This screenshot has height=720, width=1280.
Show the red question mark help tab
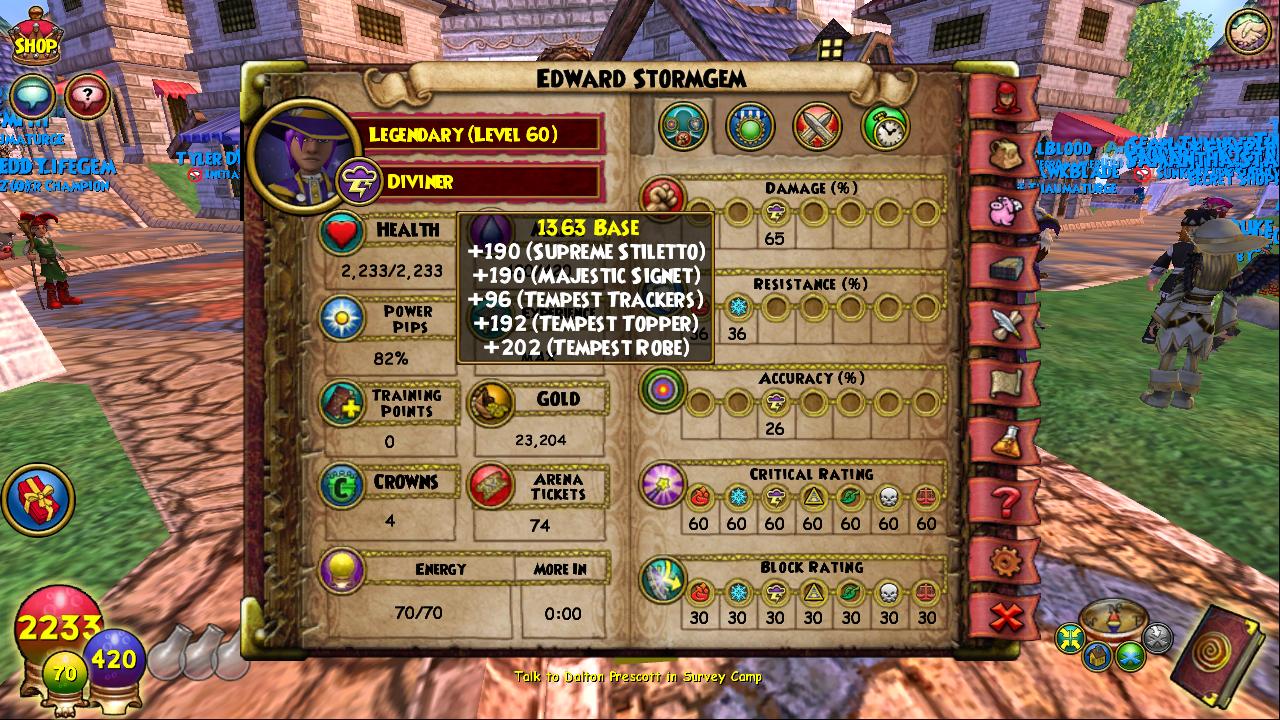click(x=1004, y=500)
